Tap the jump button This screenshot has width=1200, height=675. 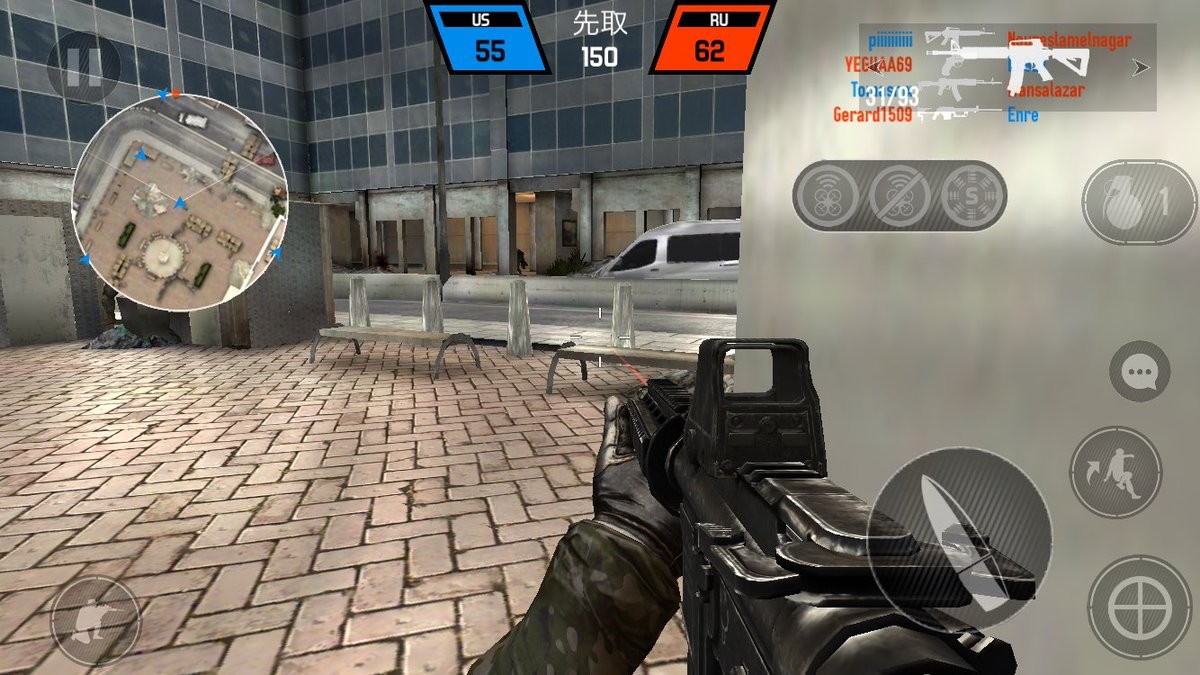pos(1115,472)
